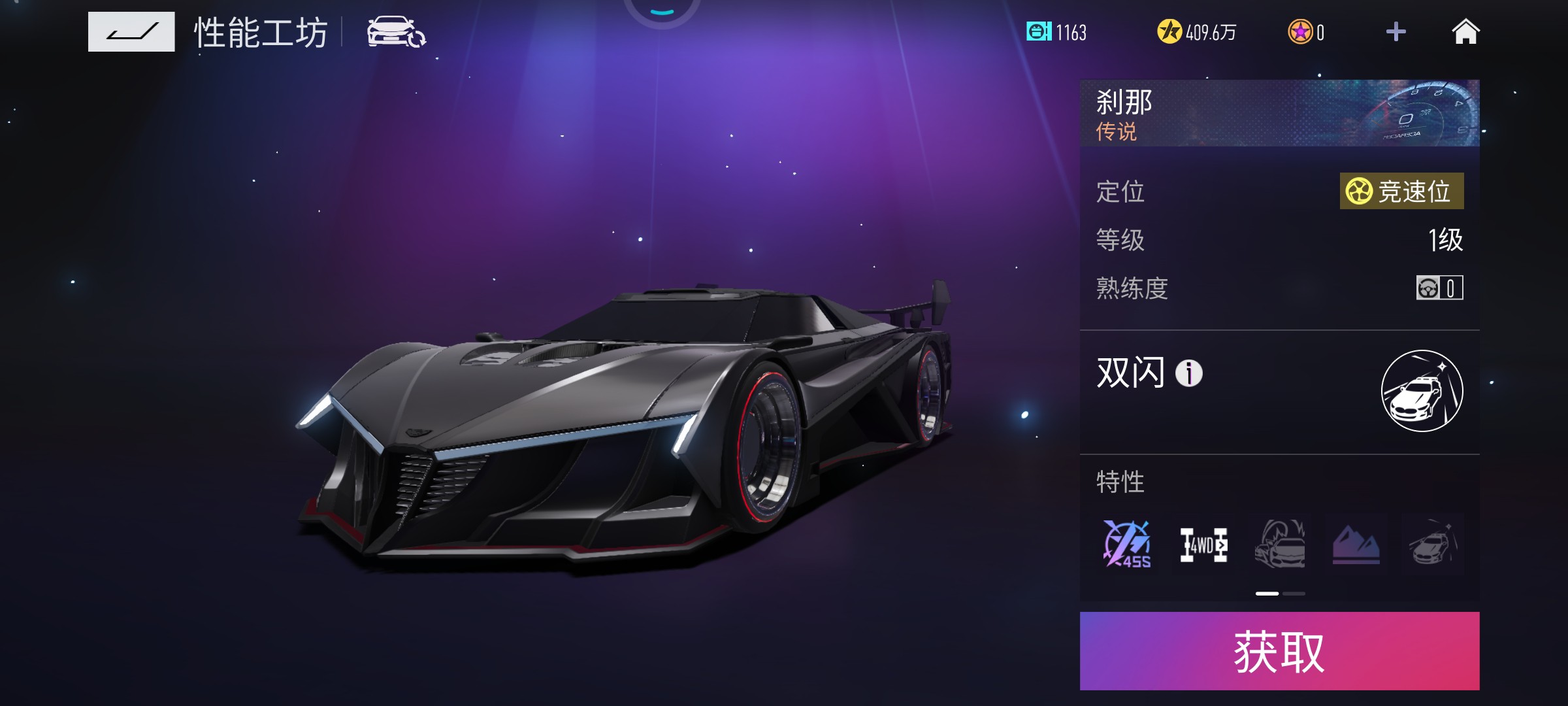Select the 45S trait icon
This screenshot has height=706, width=1568.
click(1127, 545)
